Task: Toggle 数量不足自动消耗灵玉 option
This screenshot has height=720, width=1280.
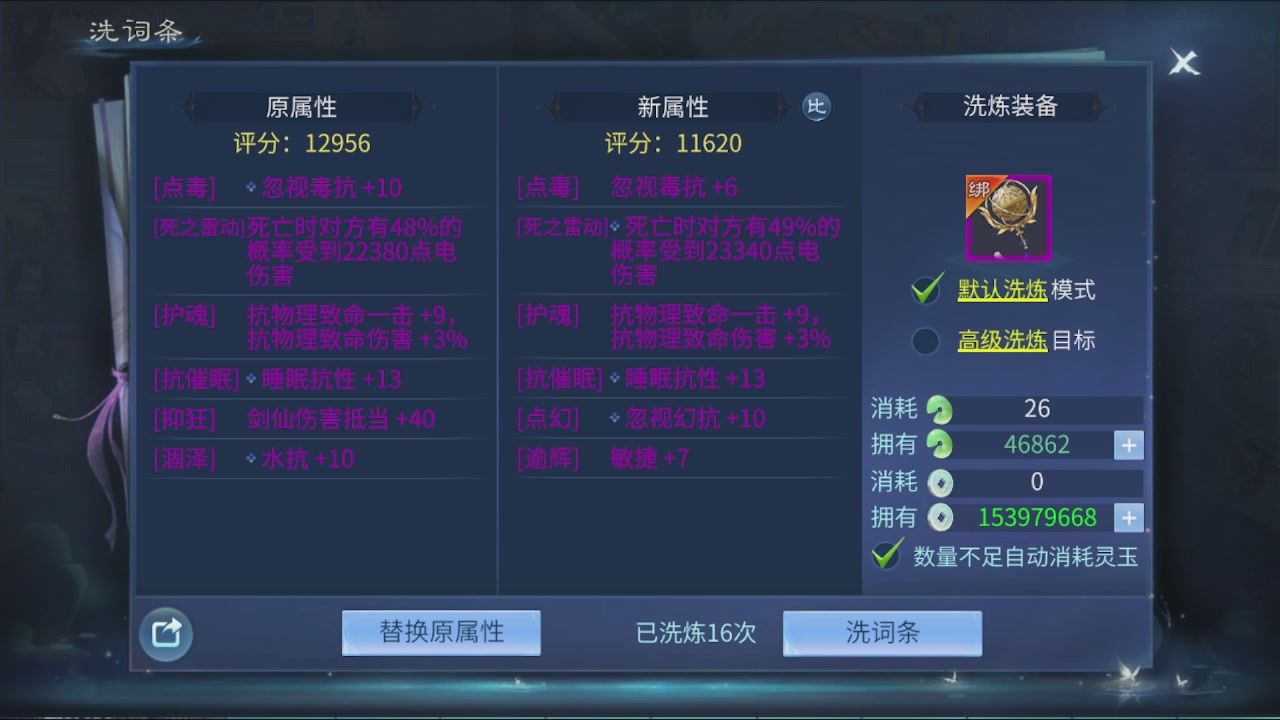Action: [886, 553]
